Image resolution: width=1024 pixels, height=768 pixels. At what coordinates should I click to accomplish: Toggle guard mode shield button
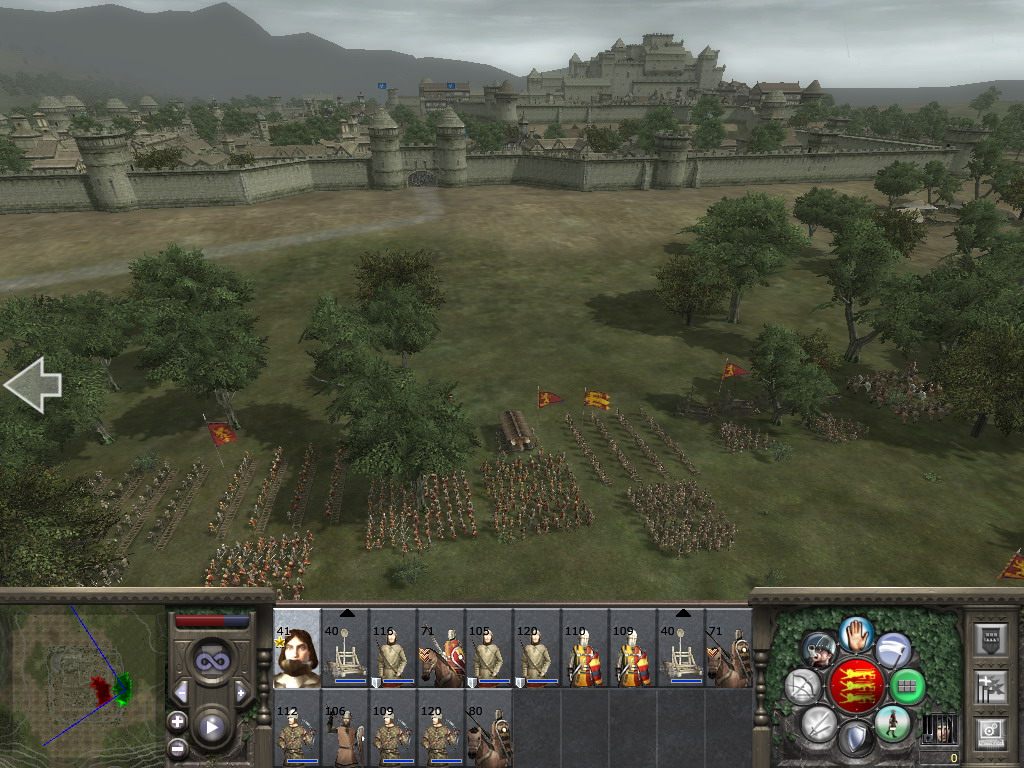point(855,740)
